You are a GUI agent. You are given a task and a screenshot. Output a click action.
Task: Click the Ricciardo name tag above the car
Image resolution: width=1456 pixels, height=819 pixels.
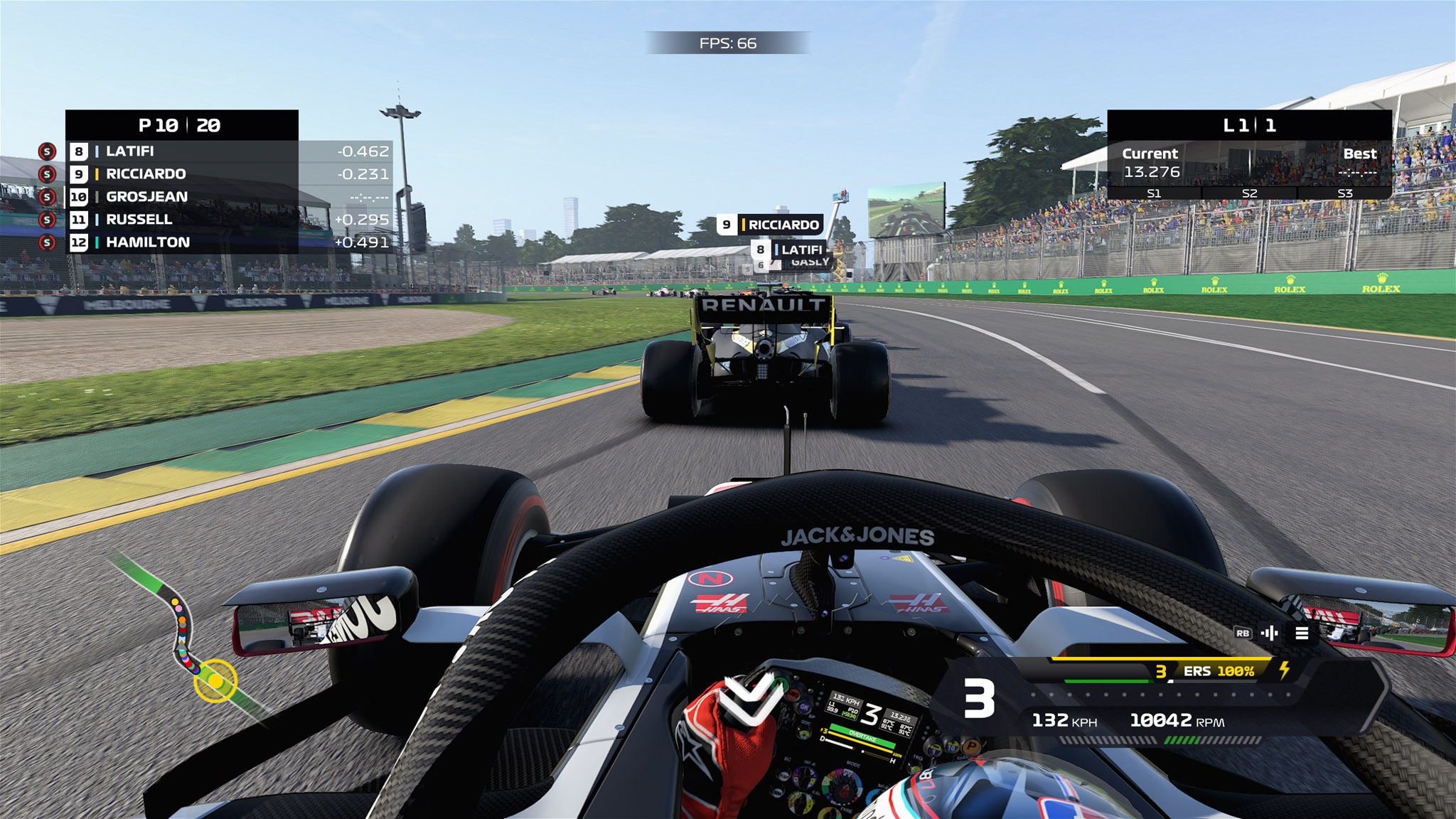tap(770, 225)
